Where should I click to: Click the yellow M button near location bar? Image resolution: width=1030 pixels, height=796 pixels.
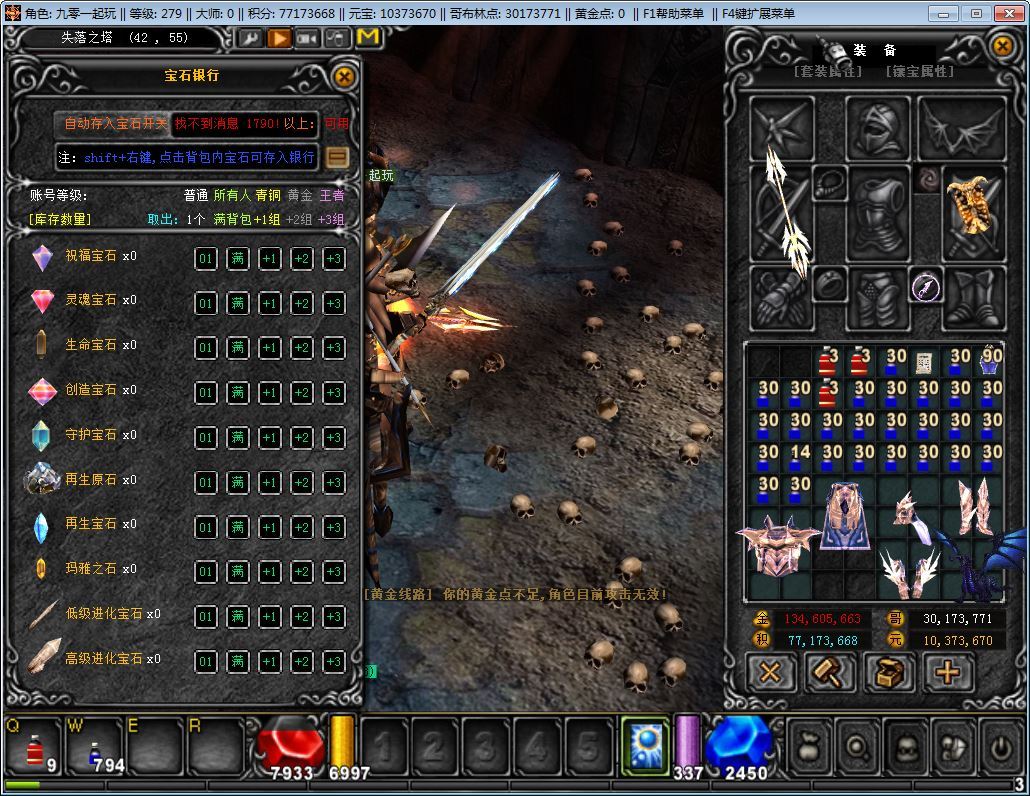pyautogui.click(x=367, y=38)
